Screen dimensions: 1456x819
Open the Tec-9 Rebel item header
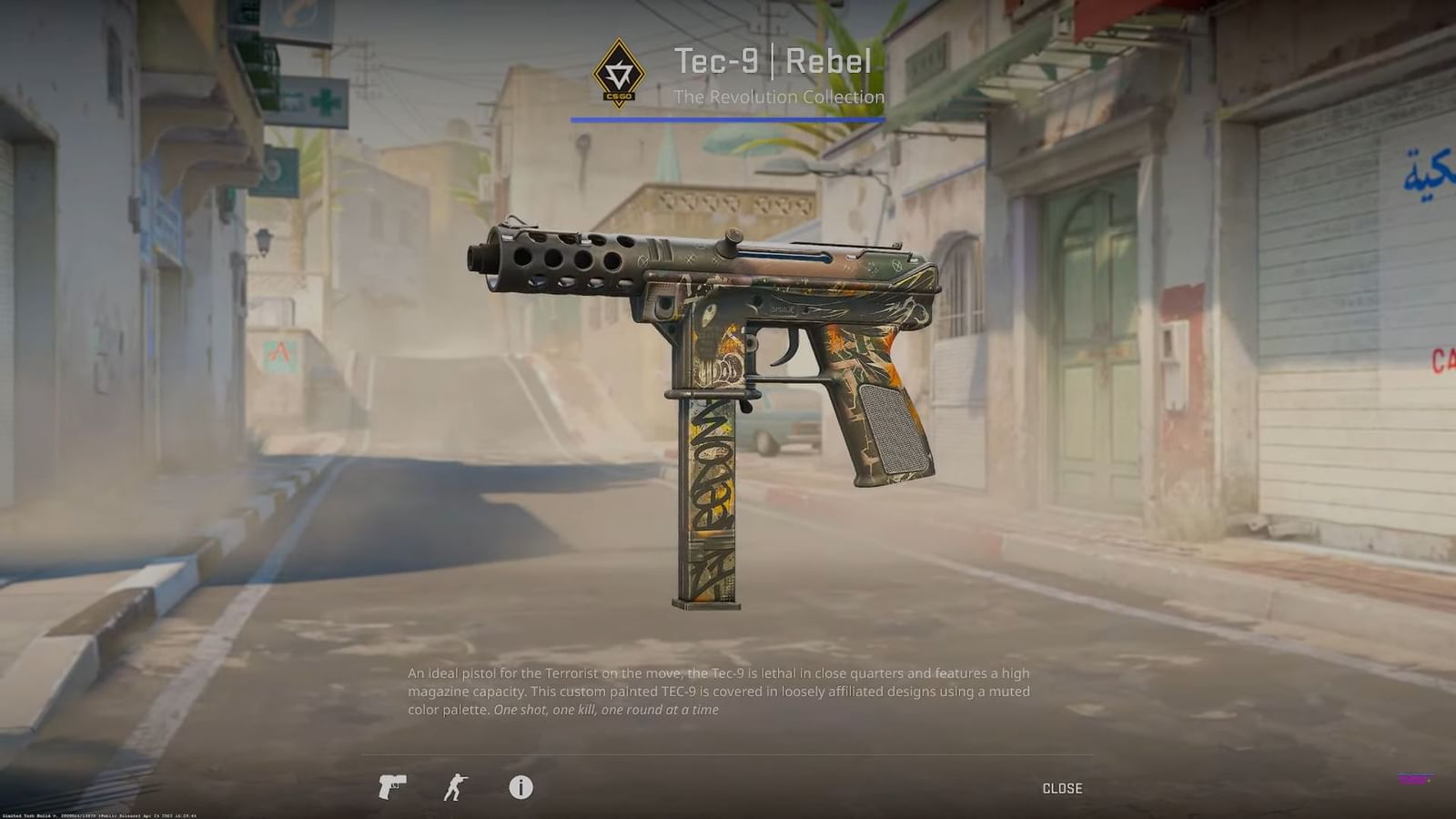click(773, 63)
